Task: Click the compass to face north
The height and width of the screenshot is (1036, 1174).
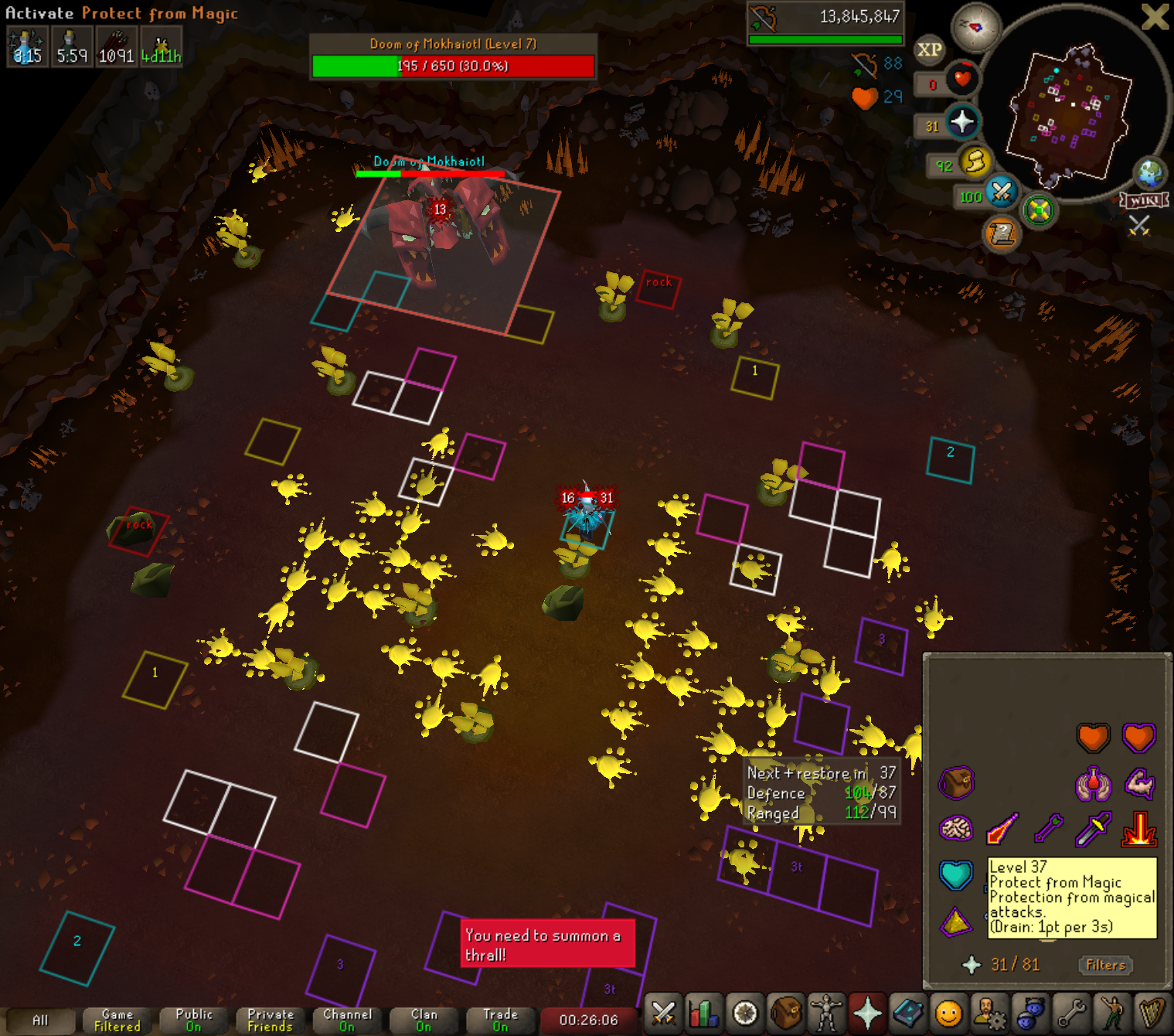Action: point(975,27)
